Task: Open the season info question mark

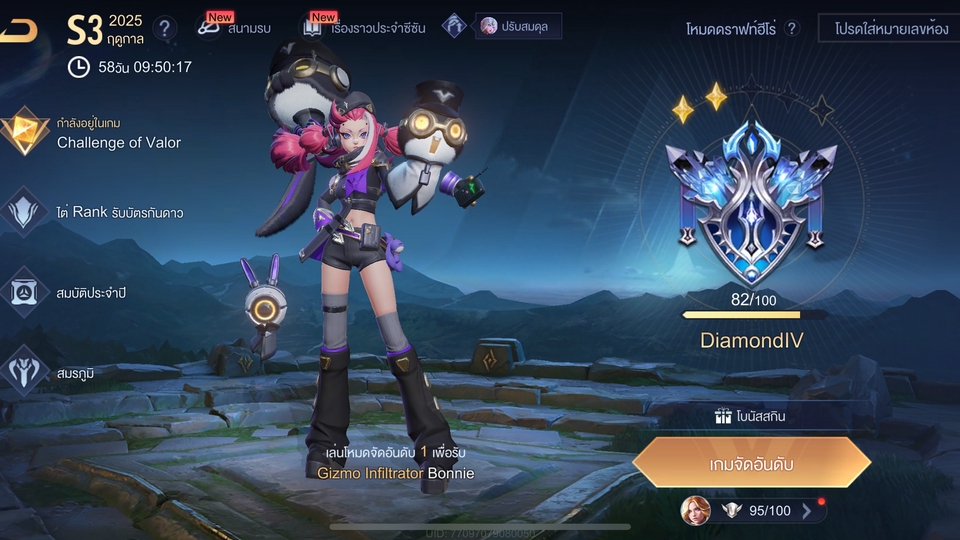Action: click(x=166, y=28)
